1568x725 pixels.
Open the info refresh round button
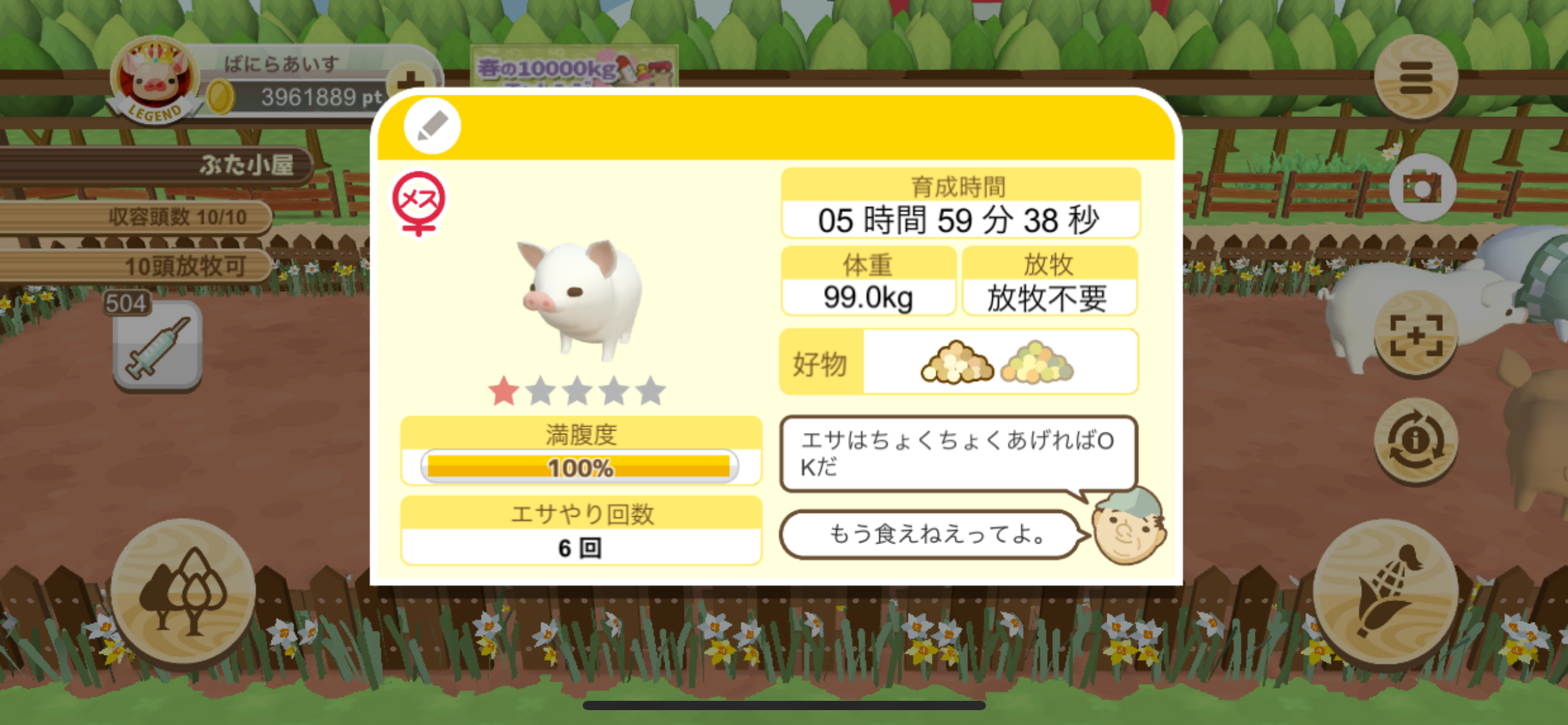coord(1416,442)
